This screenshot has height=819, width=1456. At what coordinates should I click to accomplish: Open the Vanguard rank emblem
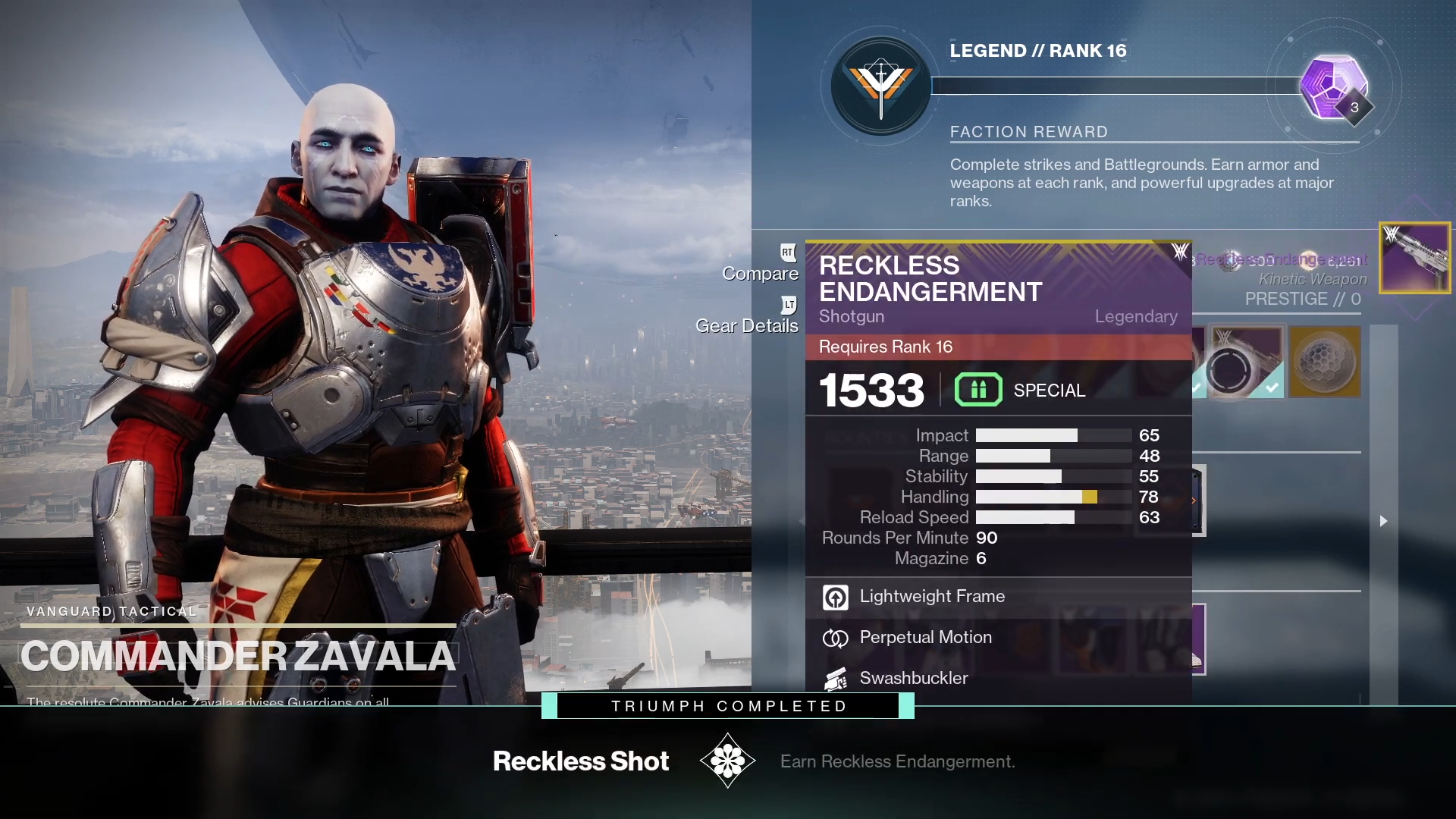pos(880,86)
